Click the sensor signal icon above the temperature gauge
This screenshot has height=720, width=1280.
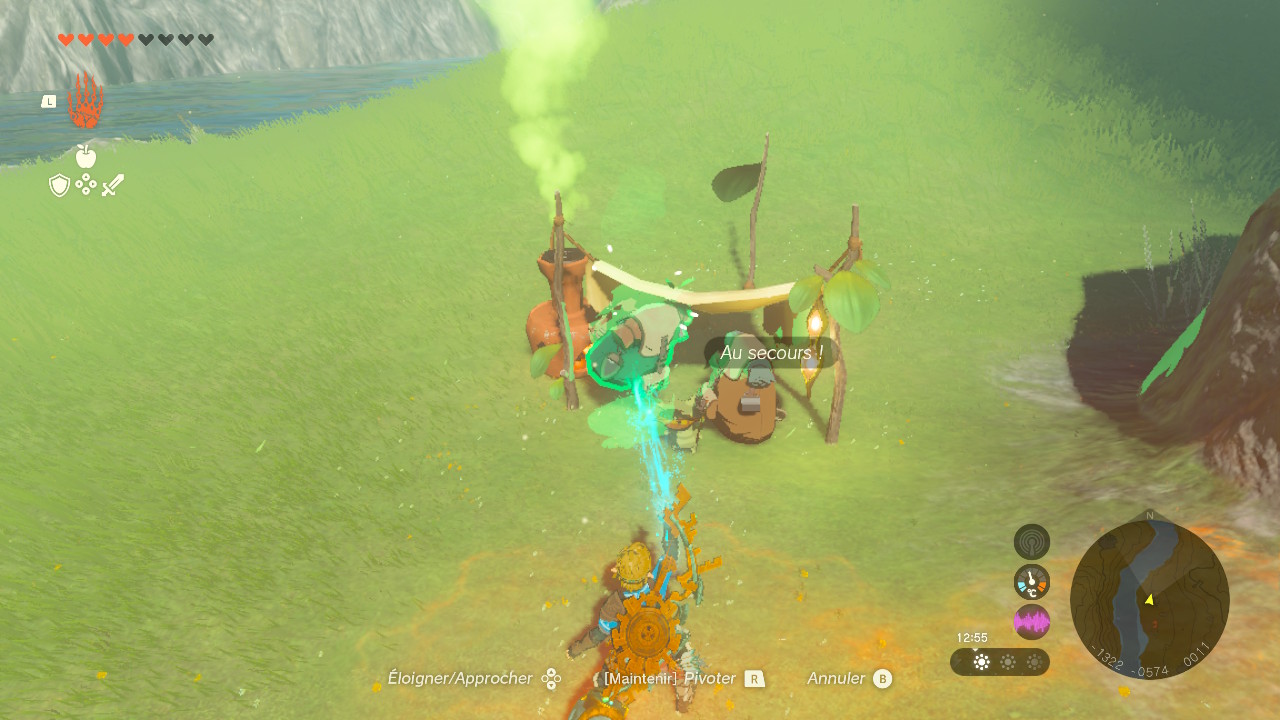click(x=1031, y=542)
